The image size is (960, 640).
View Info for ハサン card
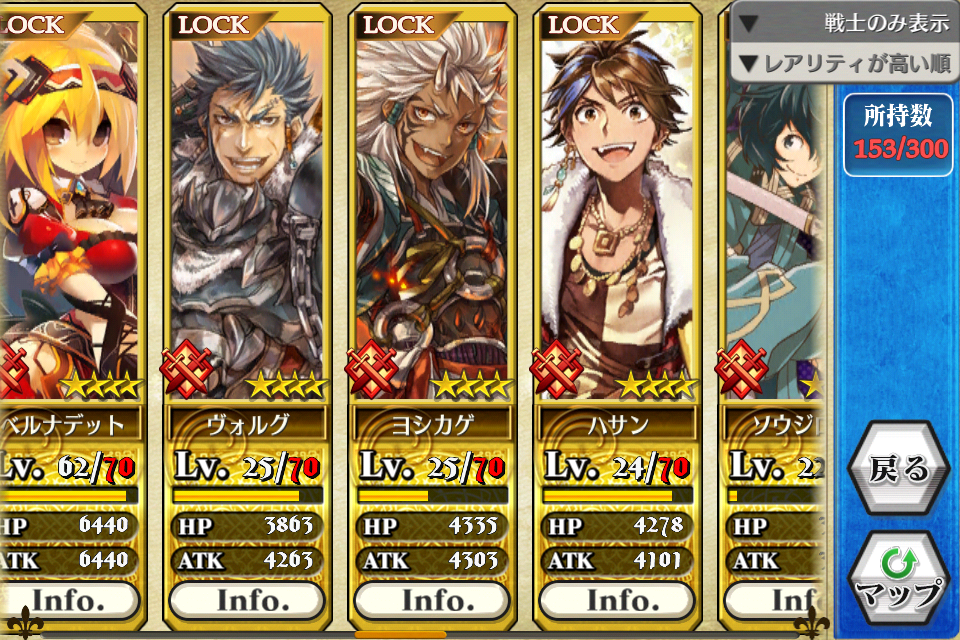(x=617, y=600)
